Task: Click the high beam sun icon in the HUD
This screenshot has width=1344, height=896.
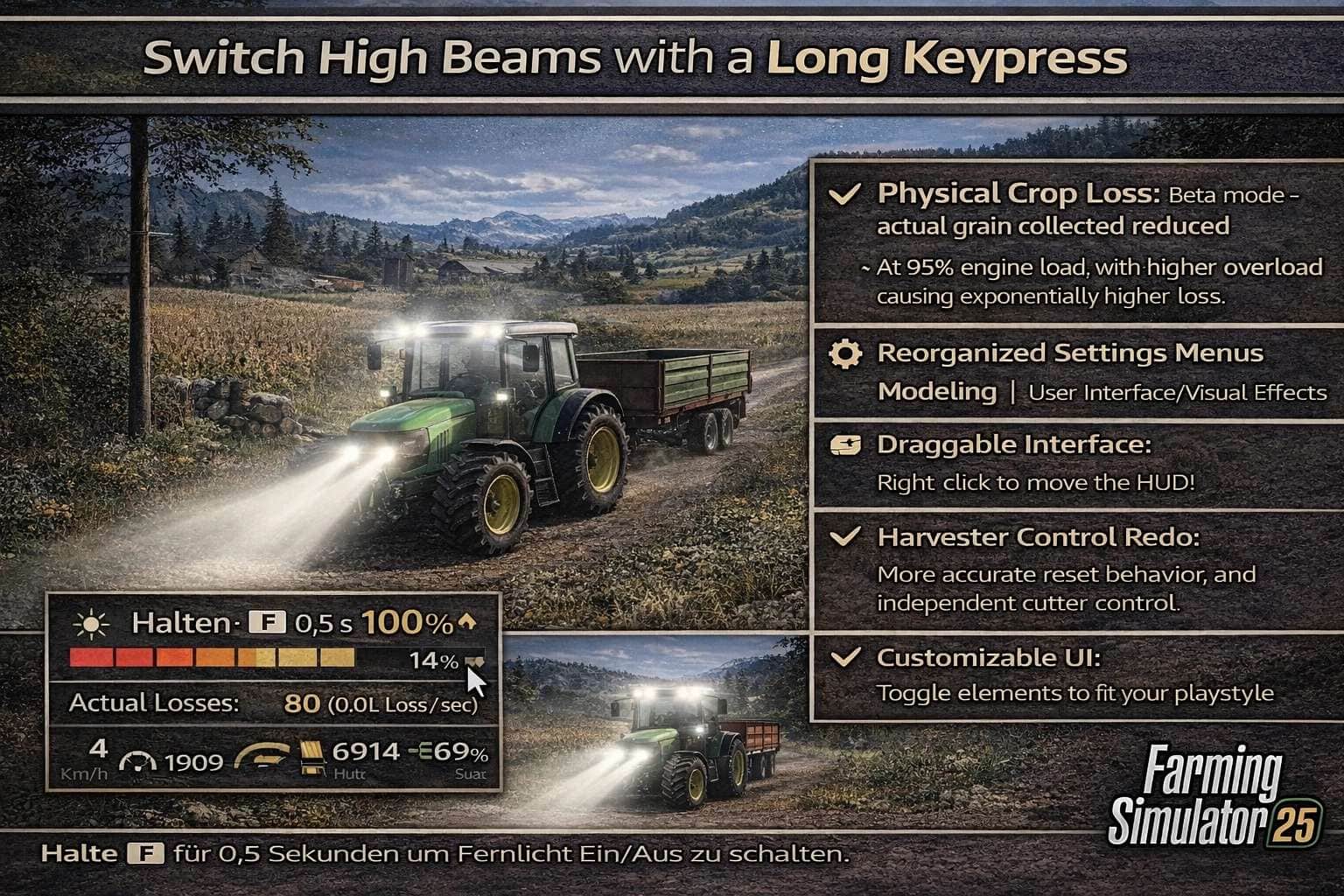Action: pyautogui.click(x=92, y=623)
